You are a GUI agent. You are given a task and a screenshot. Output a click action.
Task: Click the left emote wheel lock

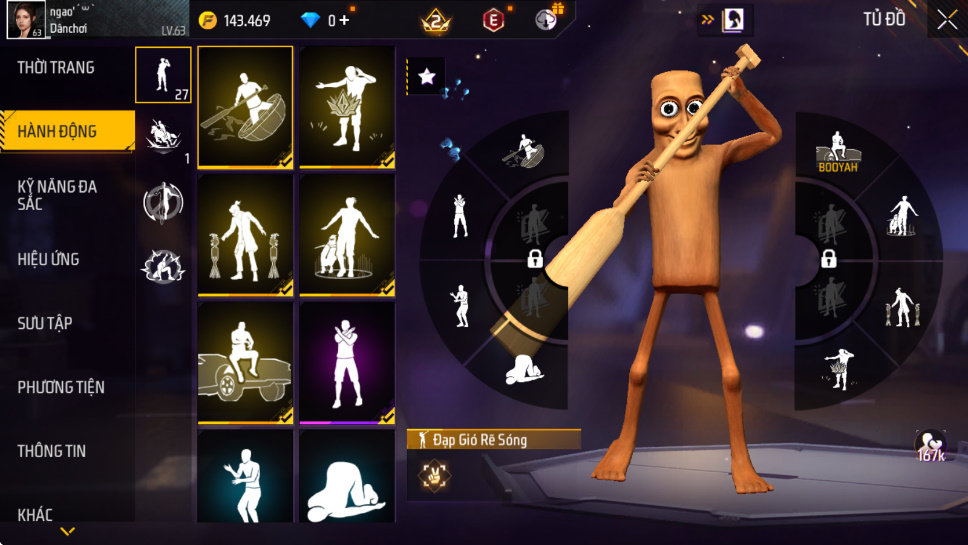coord(535,260)
